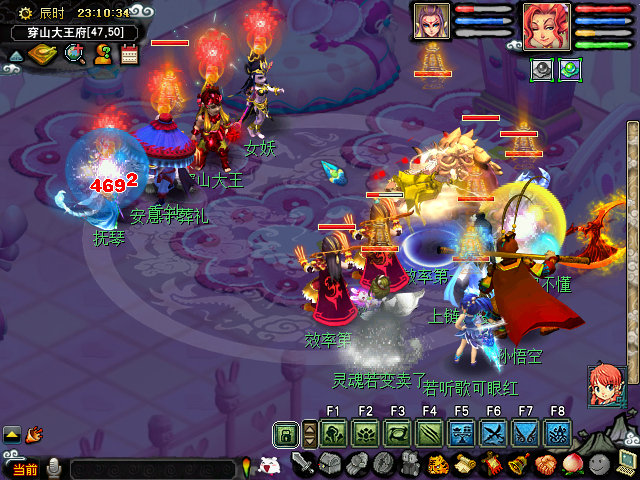Select the purple-haired pet portrait
The image size is (640, 480).
431,21
